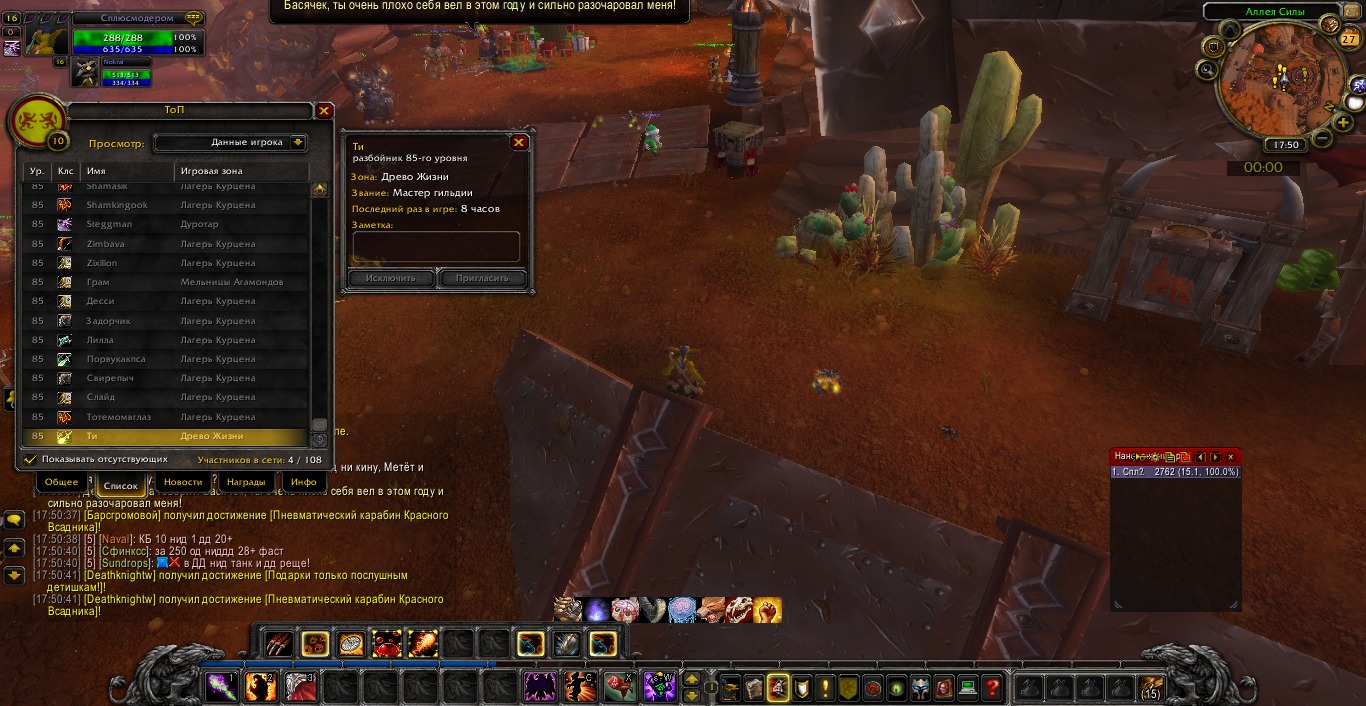Zoom out the minimap with minus button
This screenshot has width=1366, height=706.
click(x=1321, y=137)
